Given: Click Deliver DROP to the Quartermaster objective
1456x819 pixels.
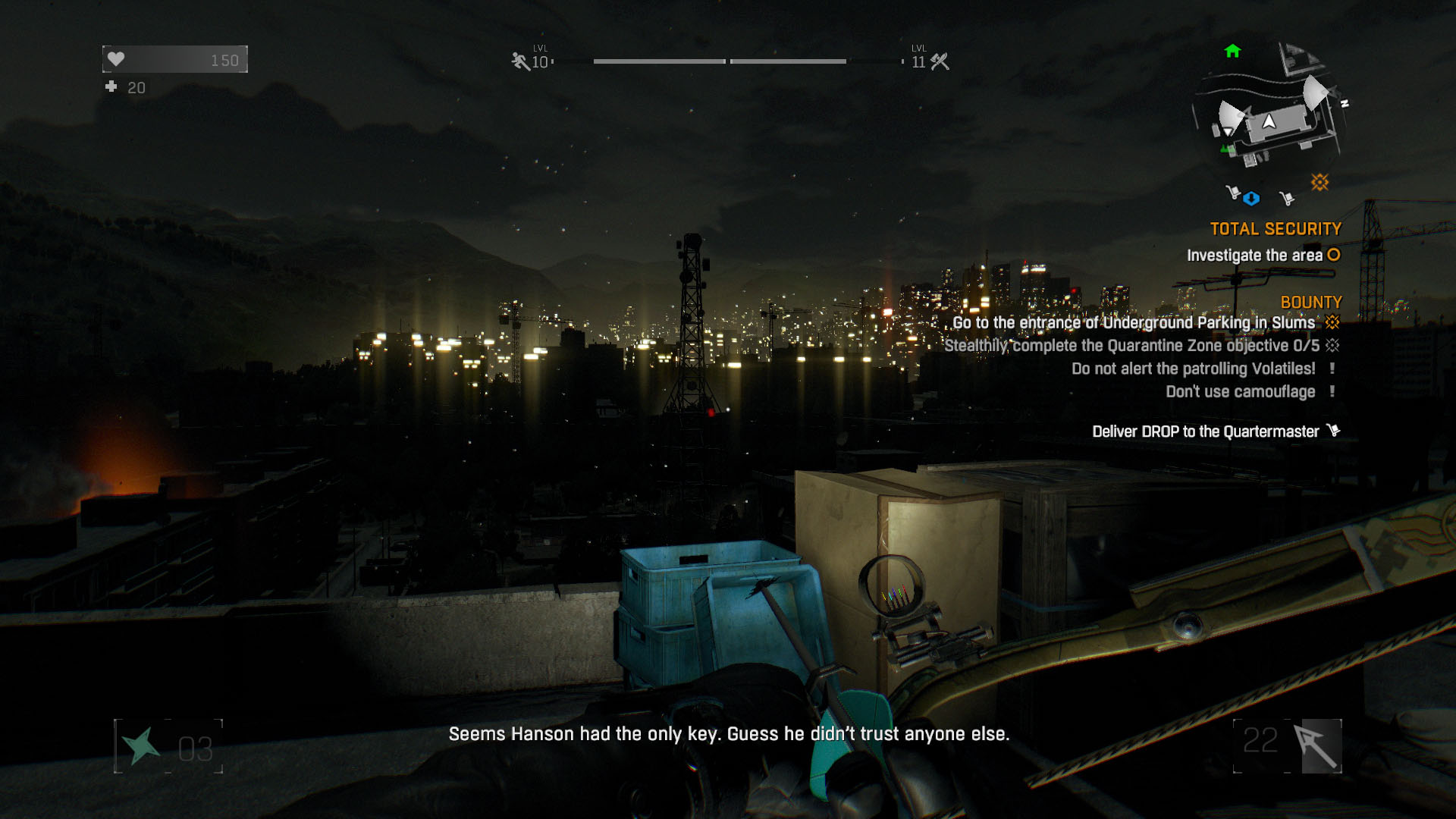Looking at the screenshot, I should point(1205,431).
